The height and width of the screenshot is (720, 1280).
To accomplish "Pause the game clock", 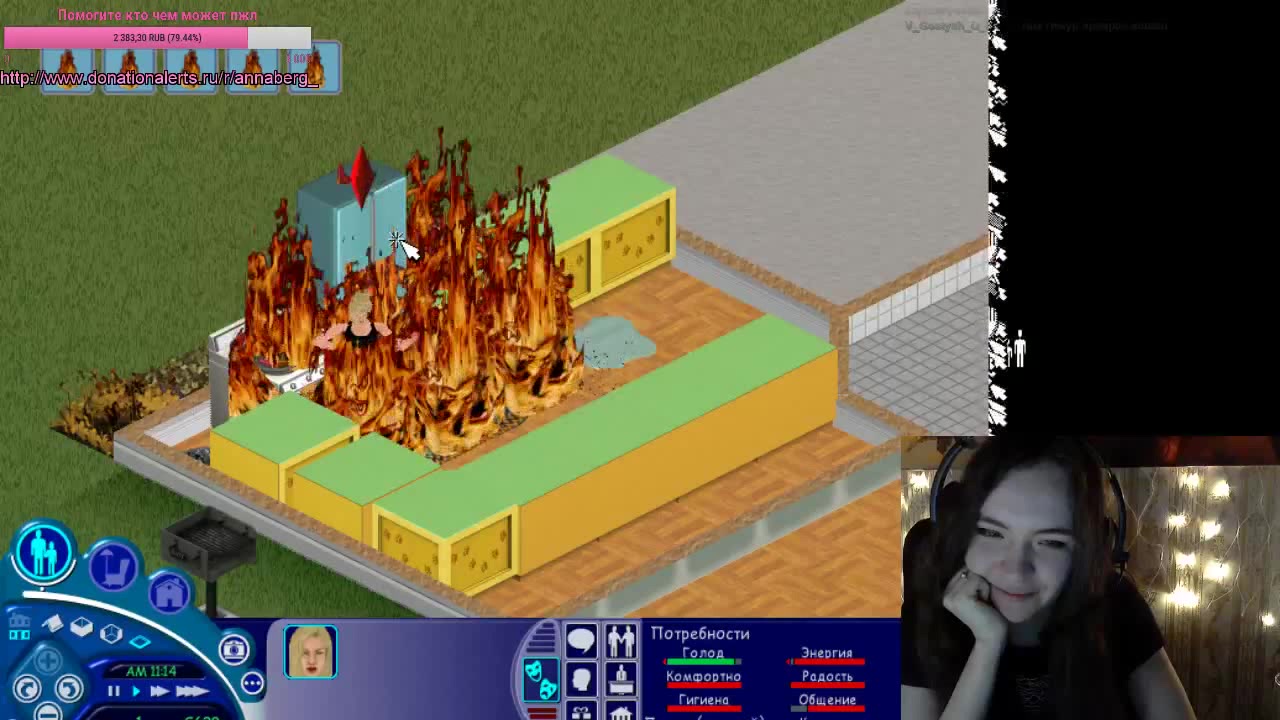I will [x=114, y=692].
